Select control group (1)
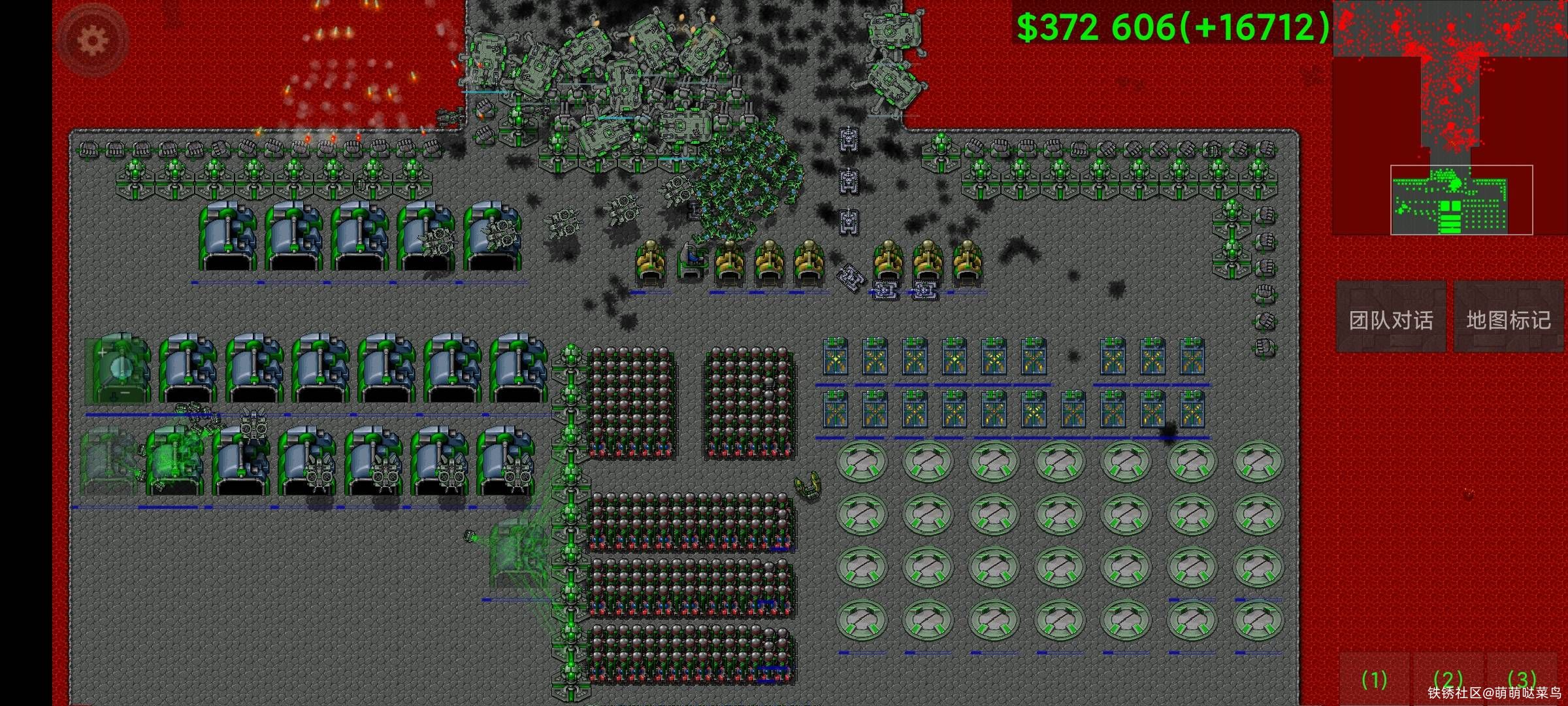1568x706 pixels. coord(1374,680)
